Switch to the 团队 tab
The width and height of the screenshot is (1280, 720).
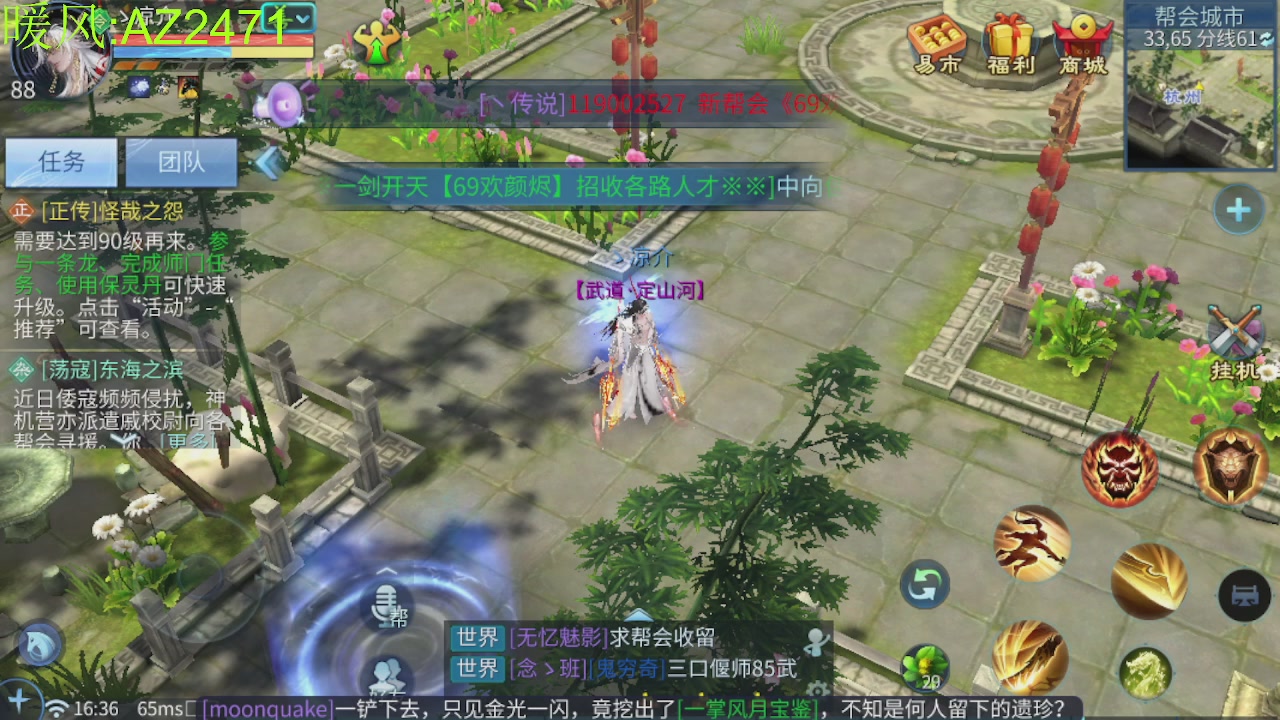tap(181, 161)
